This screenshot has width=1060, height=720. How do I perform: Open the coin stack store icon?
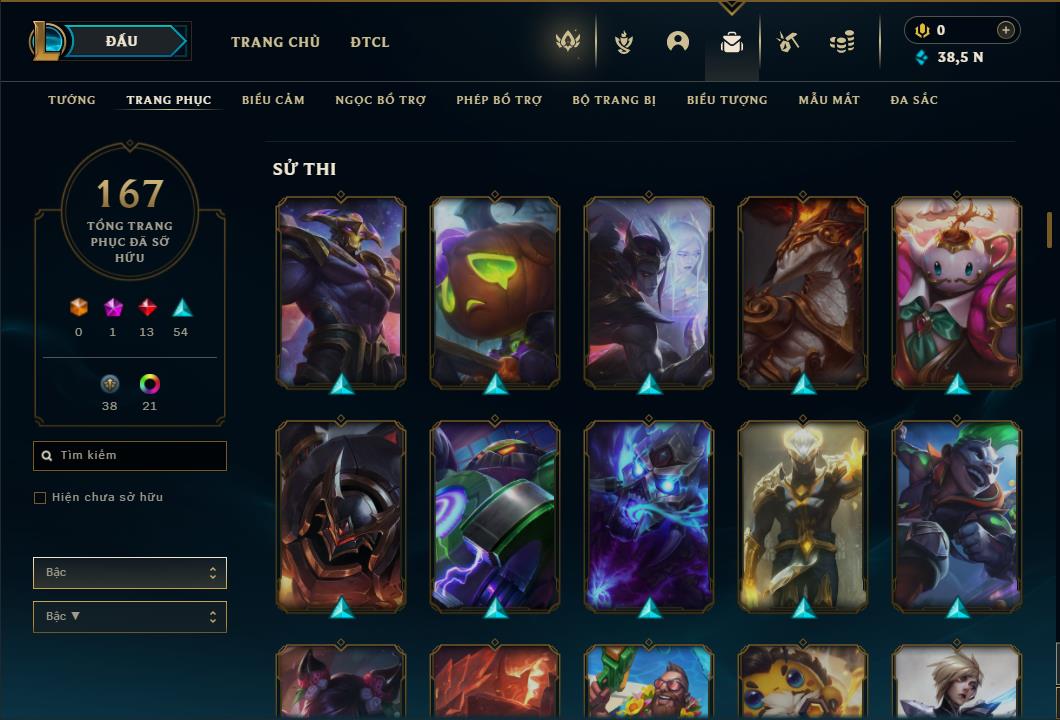tap(842, 42)
